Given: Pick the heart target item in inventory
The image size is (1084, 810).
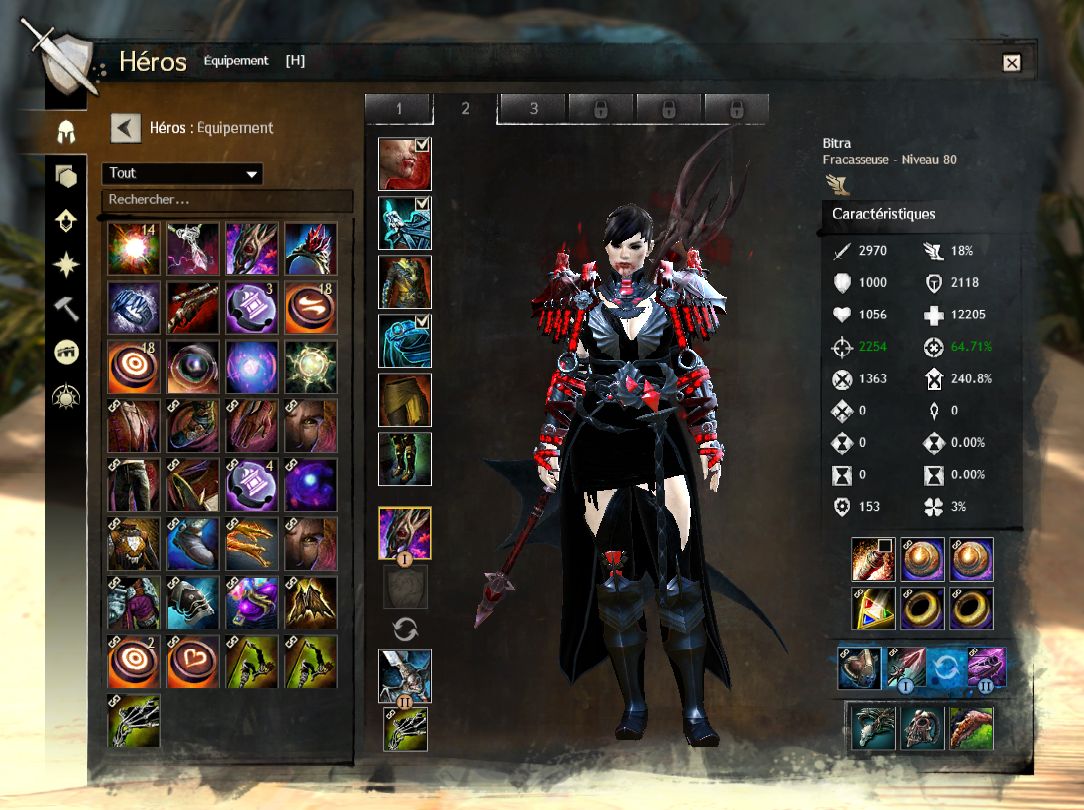Looking at the screenshot, I should click(193, 661).
